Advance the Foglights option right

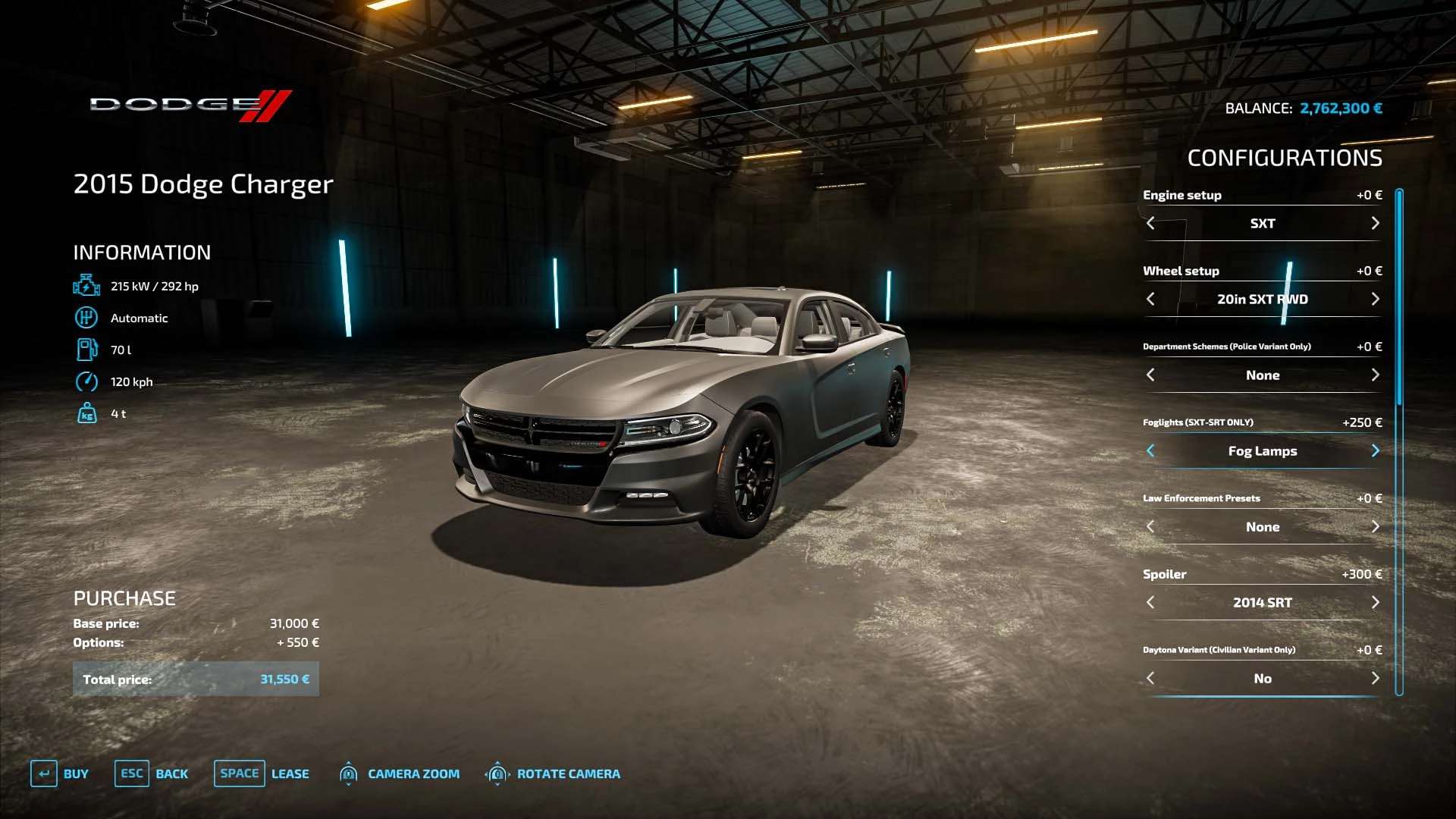[x=1375, y=450]
